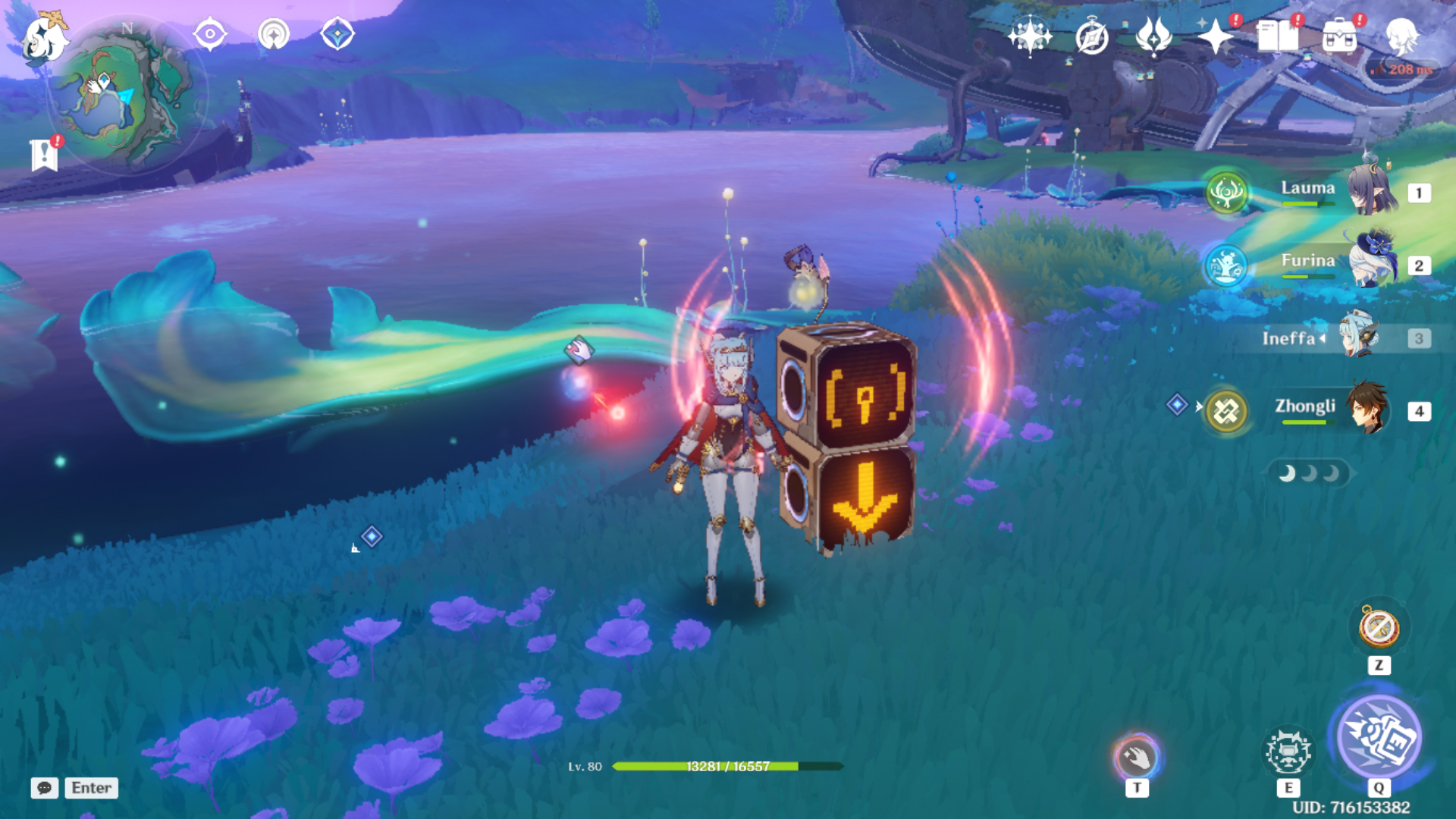Open the Paimon menu

pyautogui.click(x=43, y=38)
